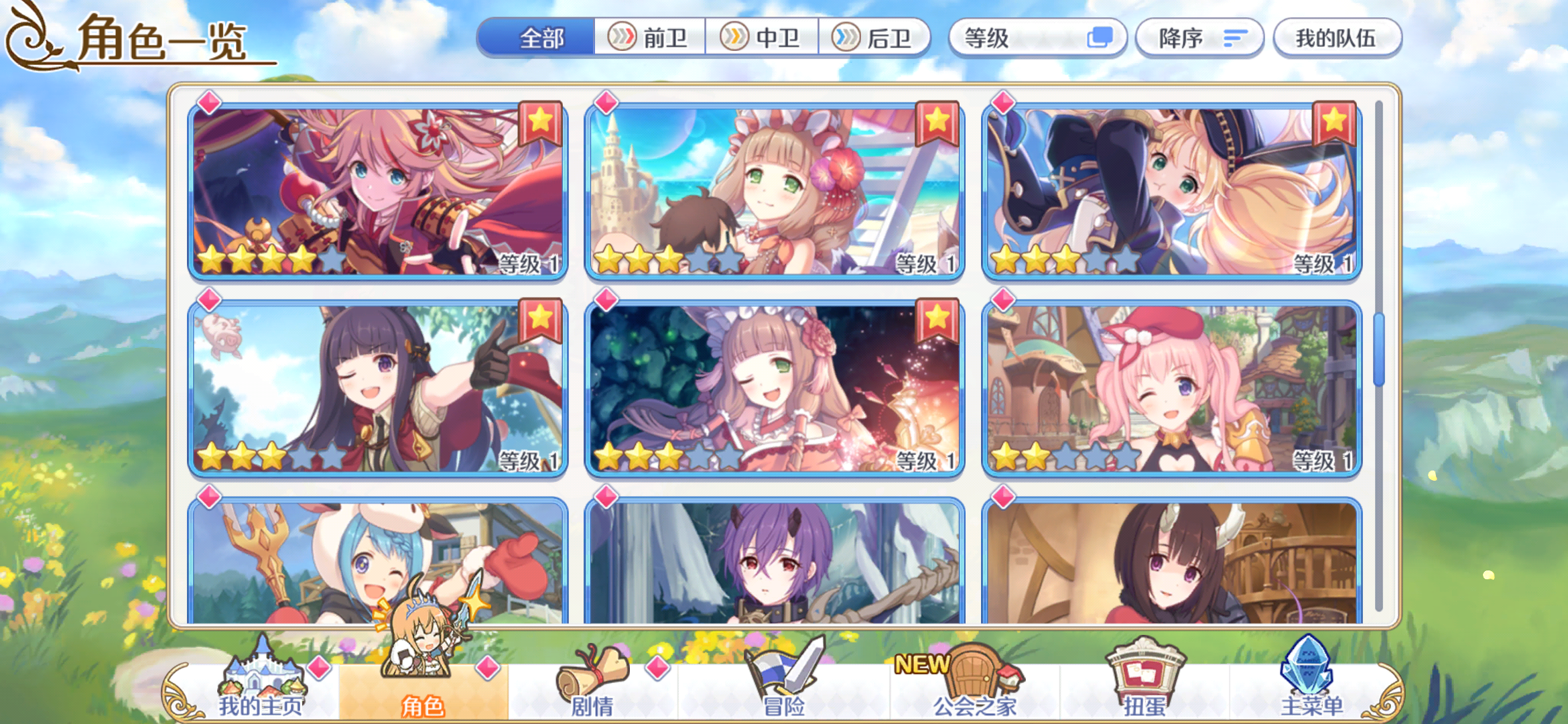The height and width of the screenshot is (724, 1568).
Task: Switch sorting order via the 降序 control
Action: 1199,38
